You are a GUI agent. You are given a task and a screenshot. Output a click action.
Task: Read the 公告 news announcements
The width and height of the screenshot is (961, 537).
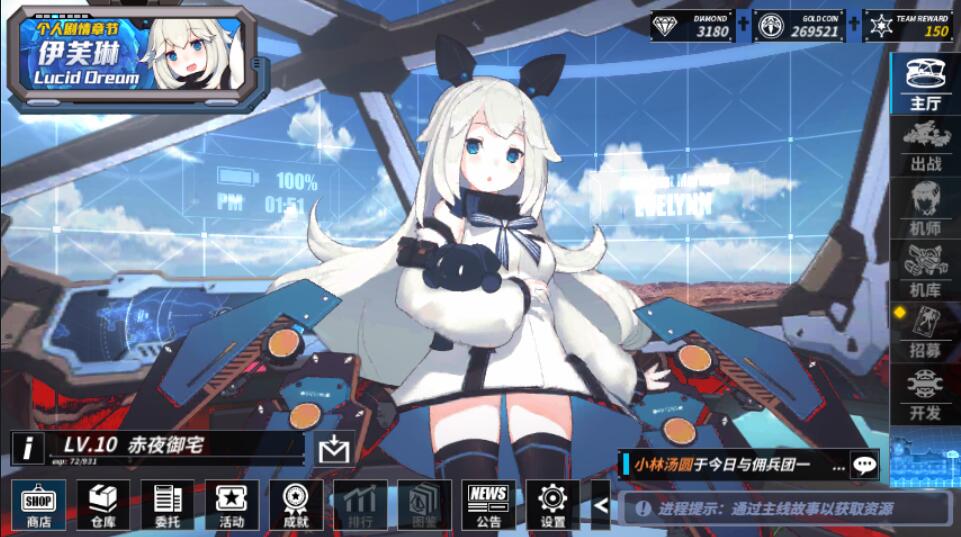pyautogui.click(x=489, y=504)
